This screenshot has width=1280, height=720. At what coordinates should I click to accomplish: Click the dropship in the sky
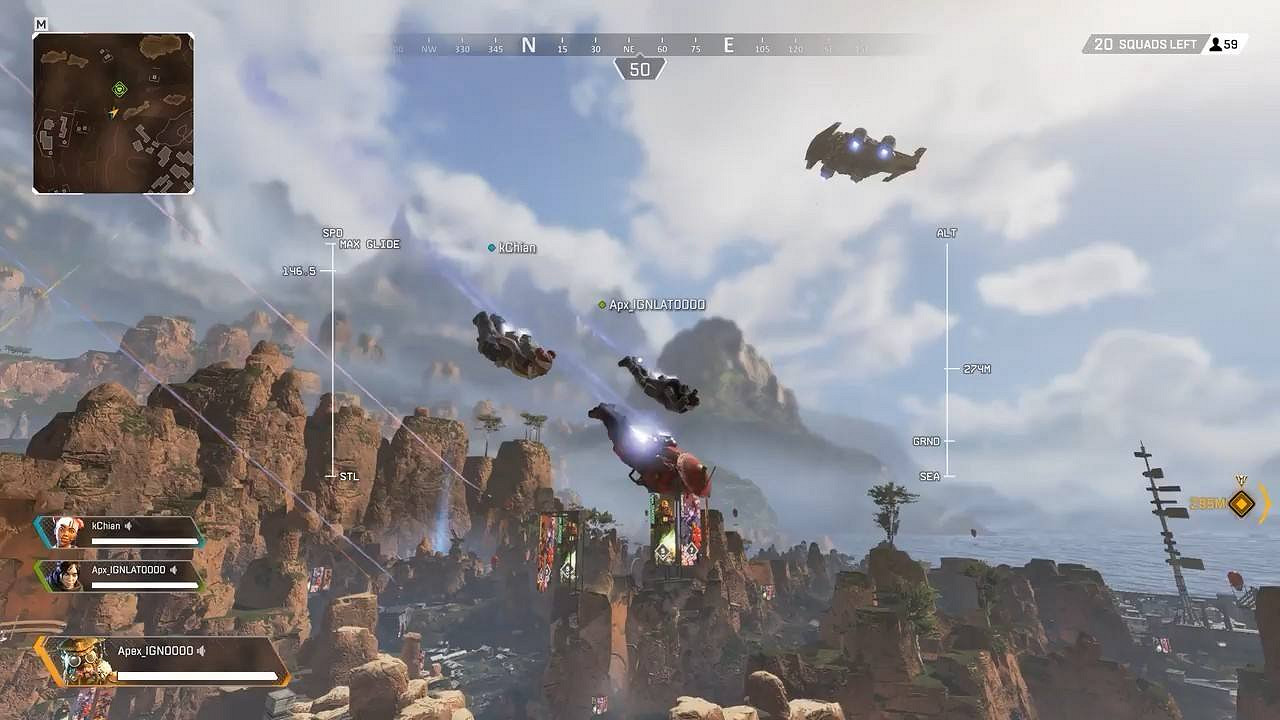point(862,152)
